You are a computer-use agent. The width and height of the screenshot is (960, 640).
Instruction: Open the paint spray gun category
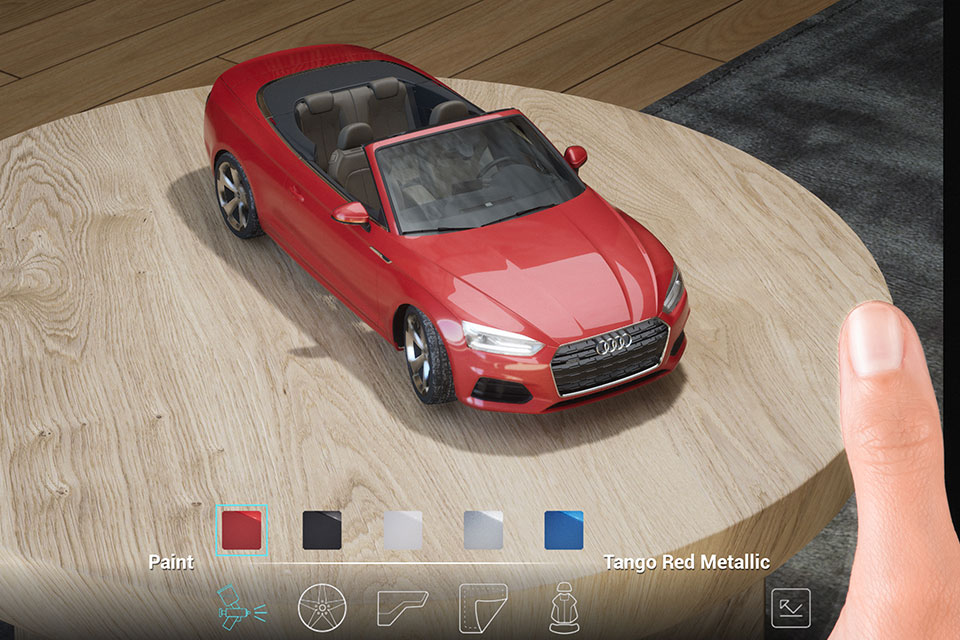[x=242, y=606]
